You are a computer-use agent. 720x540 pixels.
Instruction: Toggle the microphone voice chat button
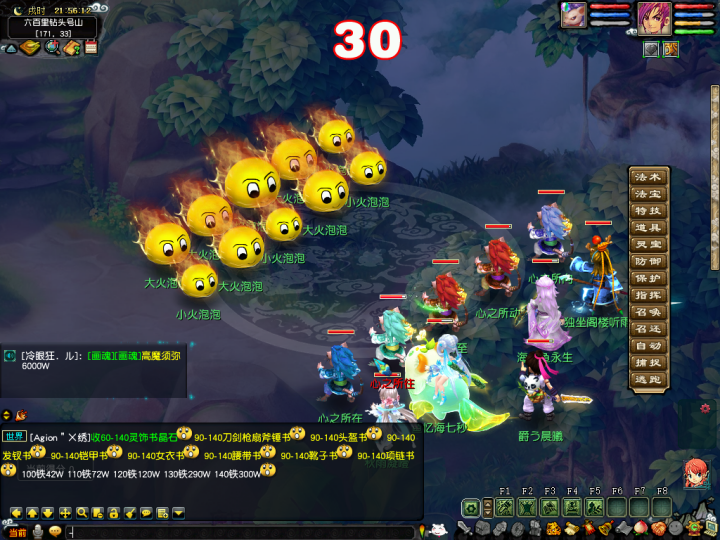point(38,532)
